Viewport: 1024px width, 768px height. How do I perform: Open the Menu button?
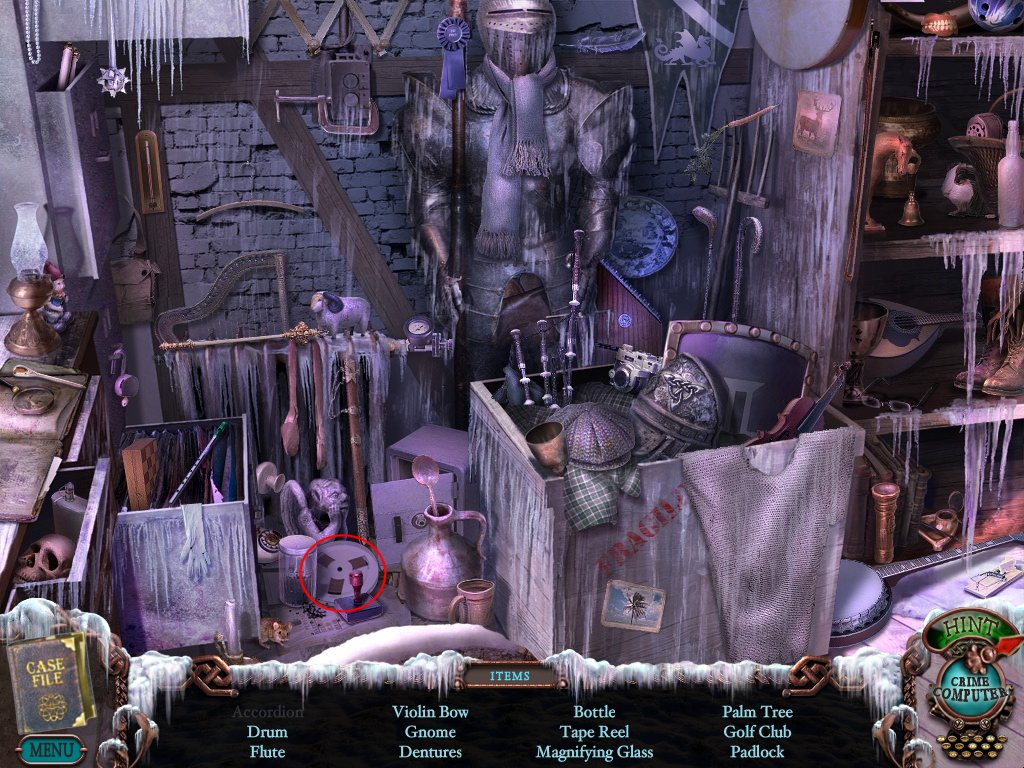point(49,748)
